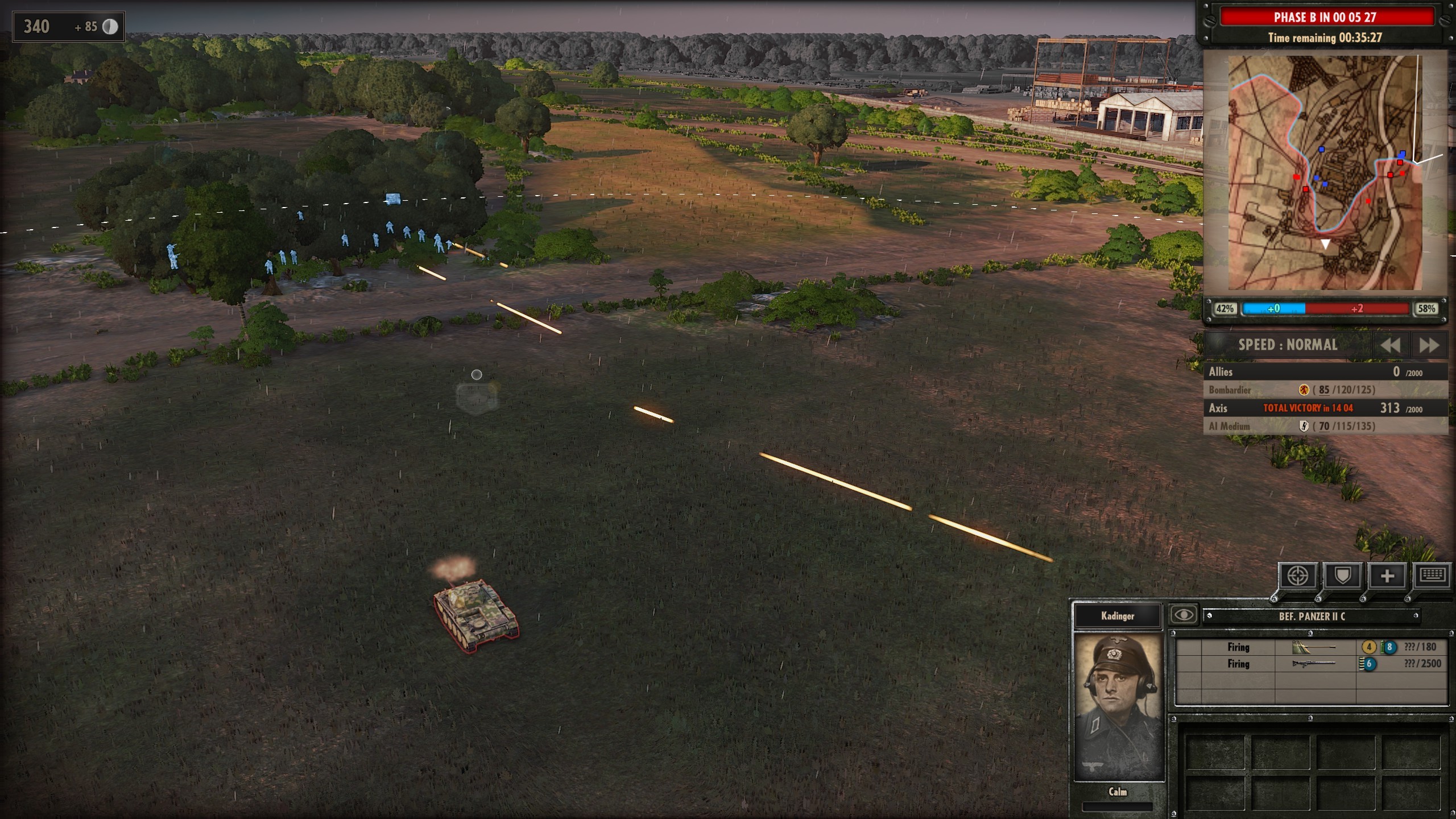Select the AI Medium player row
The image size is (1456, 819).
pos(1325,426)
